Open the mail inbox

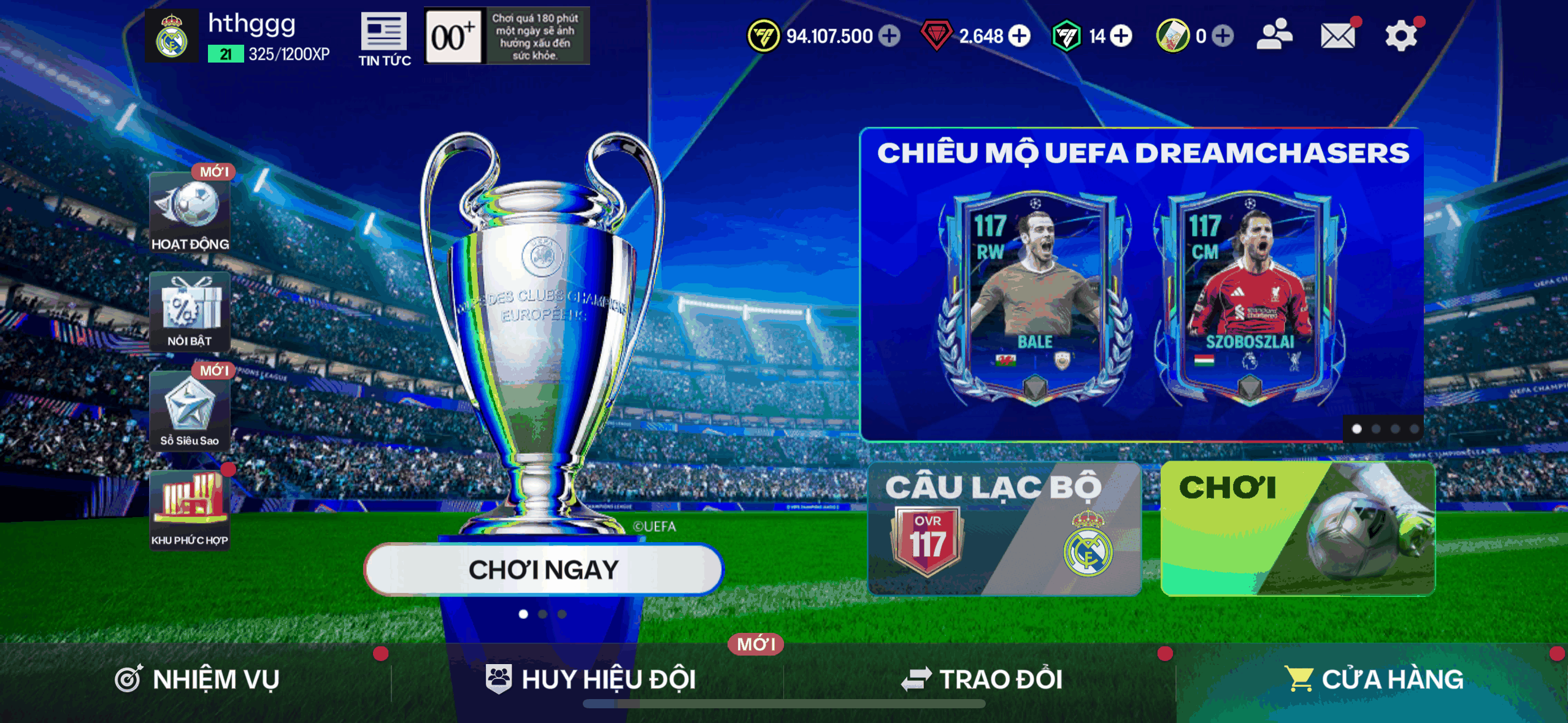[1338, 36]
